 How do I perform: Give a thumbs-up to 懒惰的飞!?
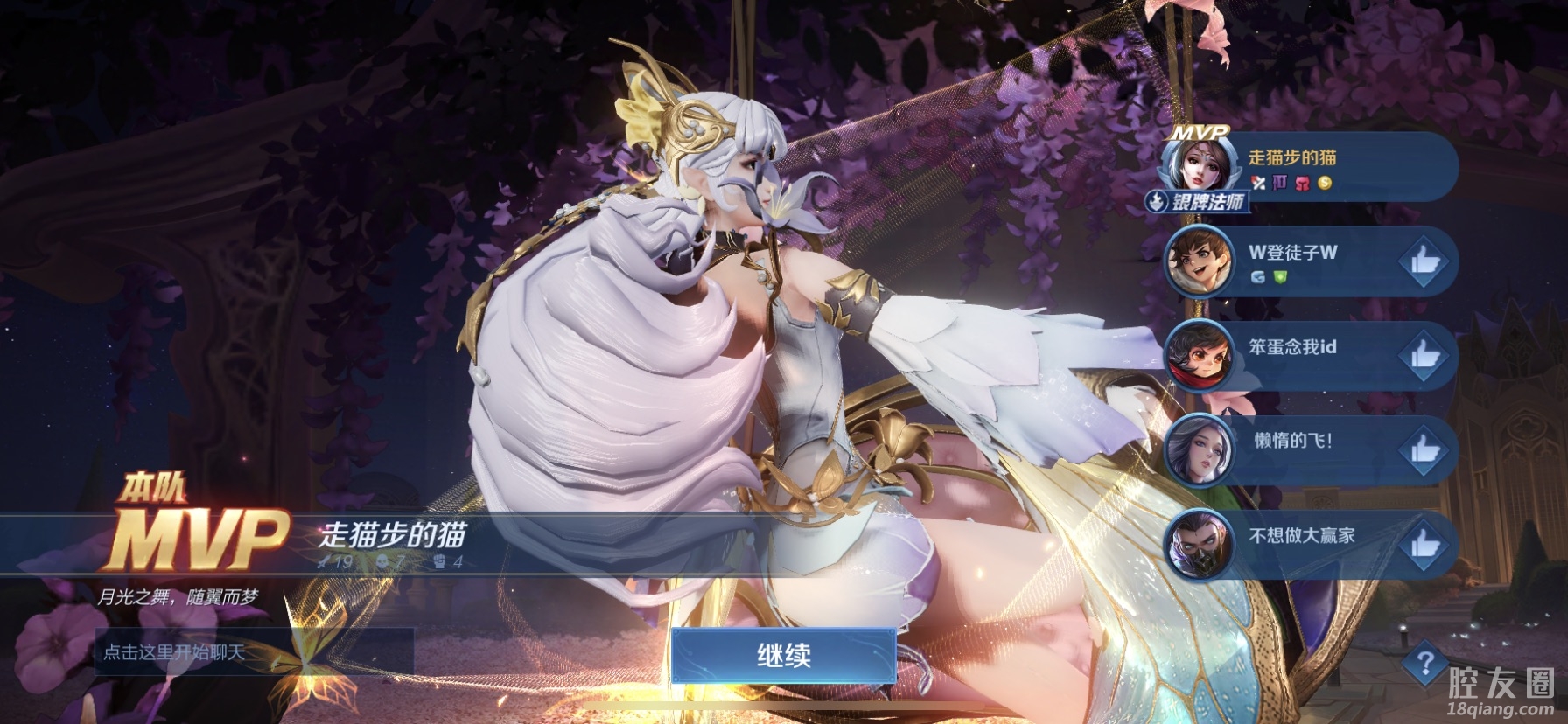pos(1424,449)
